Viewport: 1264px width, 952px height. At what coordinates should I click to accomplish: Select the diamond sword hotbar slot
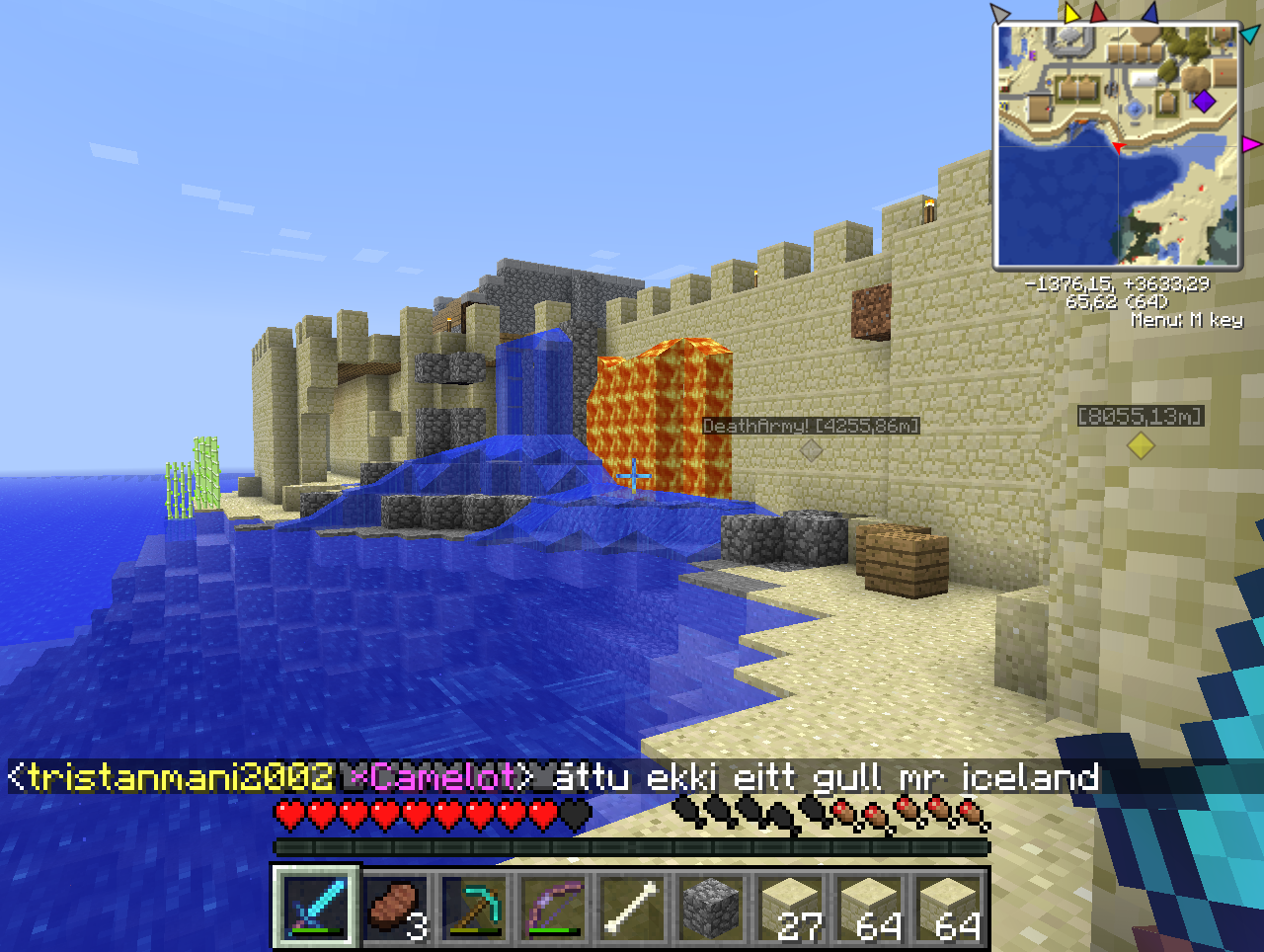click(x=316, y=907)
